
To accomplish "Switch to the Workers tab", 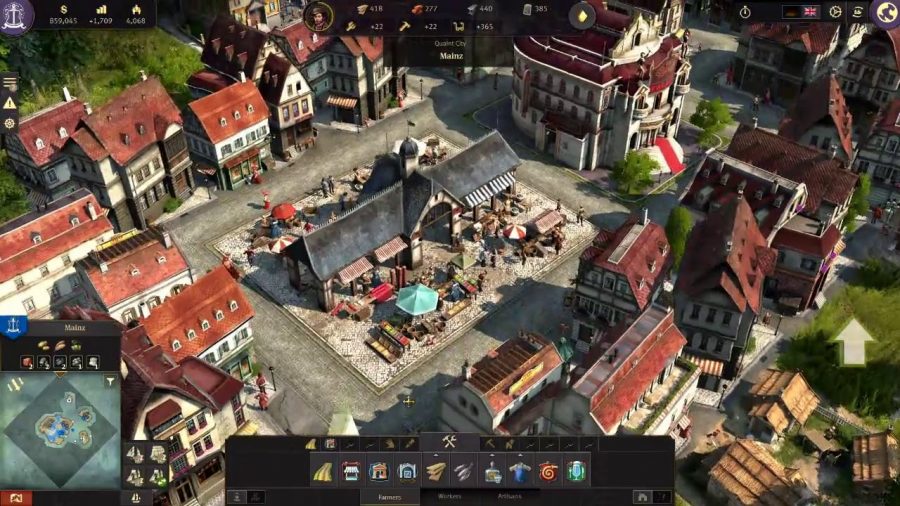I will [449, 496].
